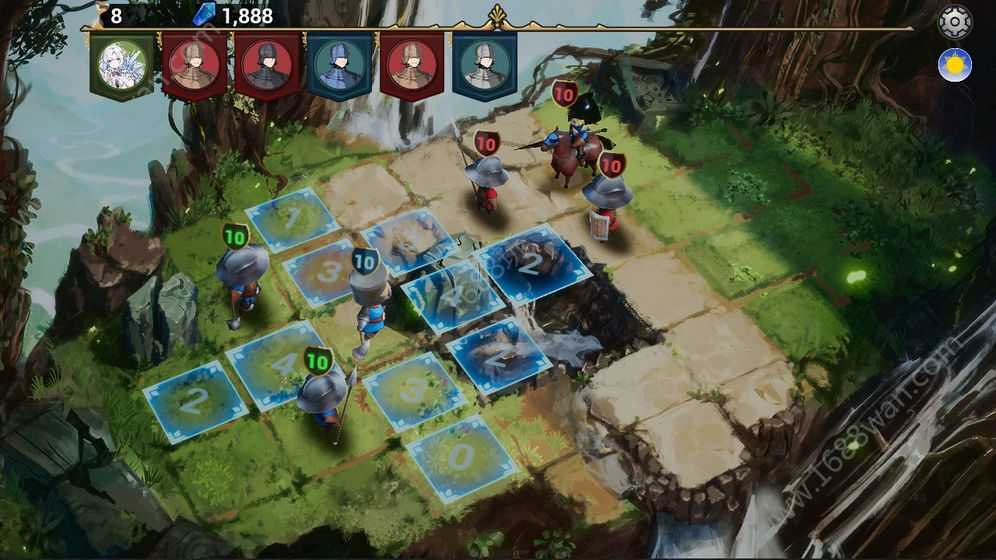The width and height of the screenshot is (996, 560).
Task: Choose the highlighted tile marked 0
Action: [460, 458]
